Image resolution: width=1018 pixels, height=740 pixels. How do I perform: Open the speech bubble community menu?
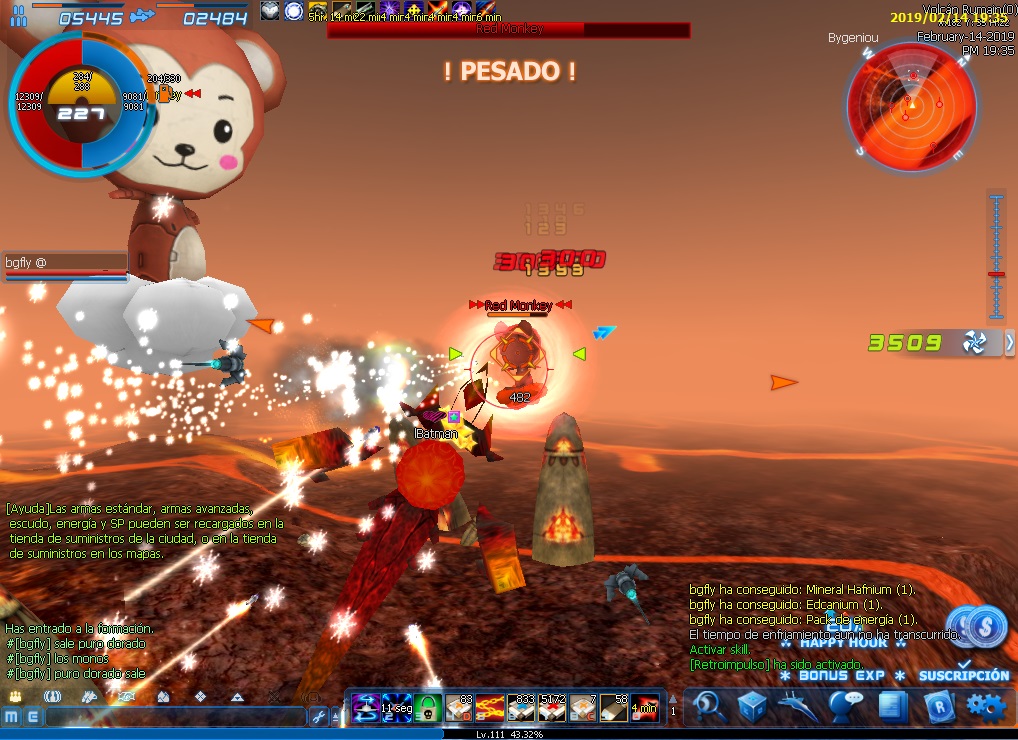pyautogui.click(x=846, y=707)
